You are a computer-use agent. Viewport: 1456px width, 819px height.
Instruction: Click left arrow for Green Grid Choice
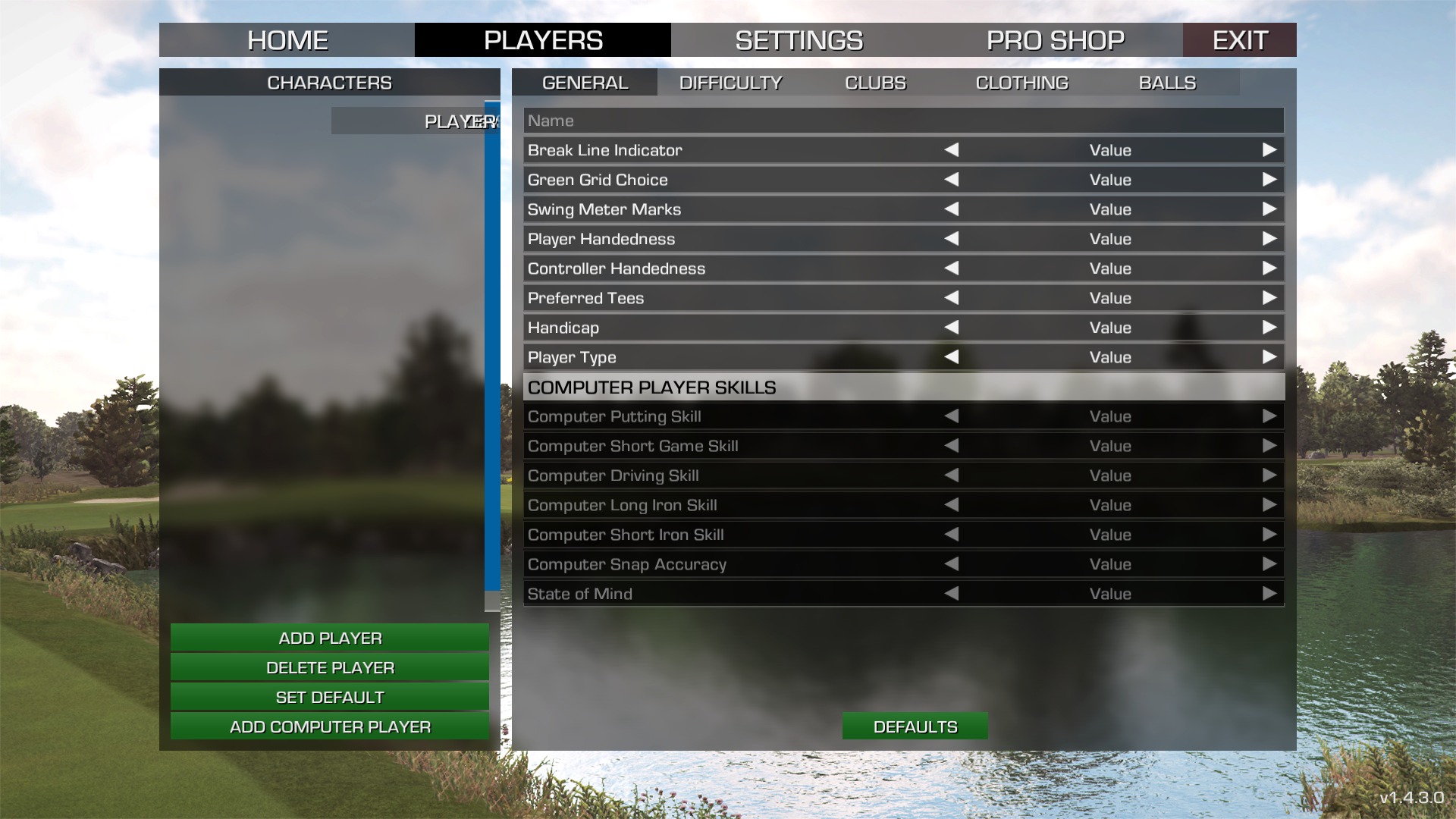(x=952, y=180)
